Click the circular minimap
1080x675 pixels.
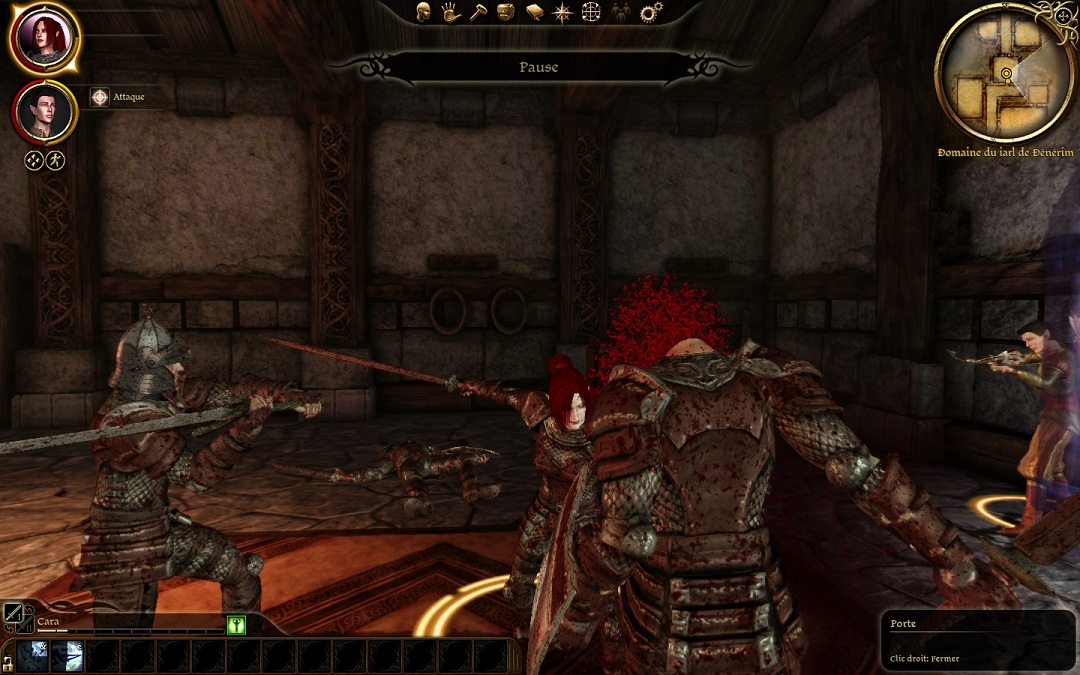coord(1003,73)
